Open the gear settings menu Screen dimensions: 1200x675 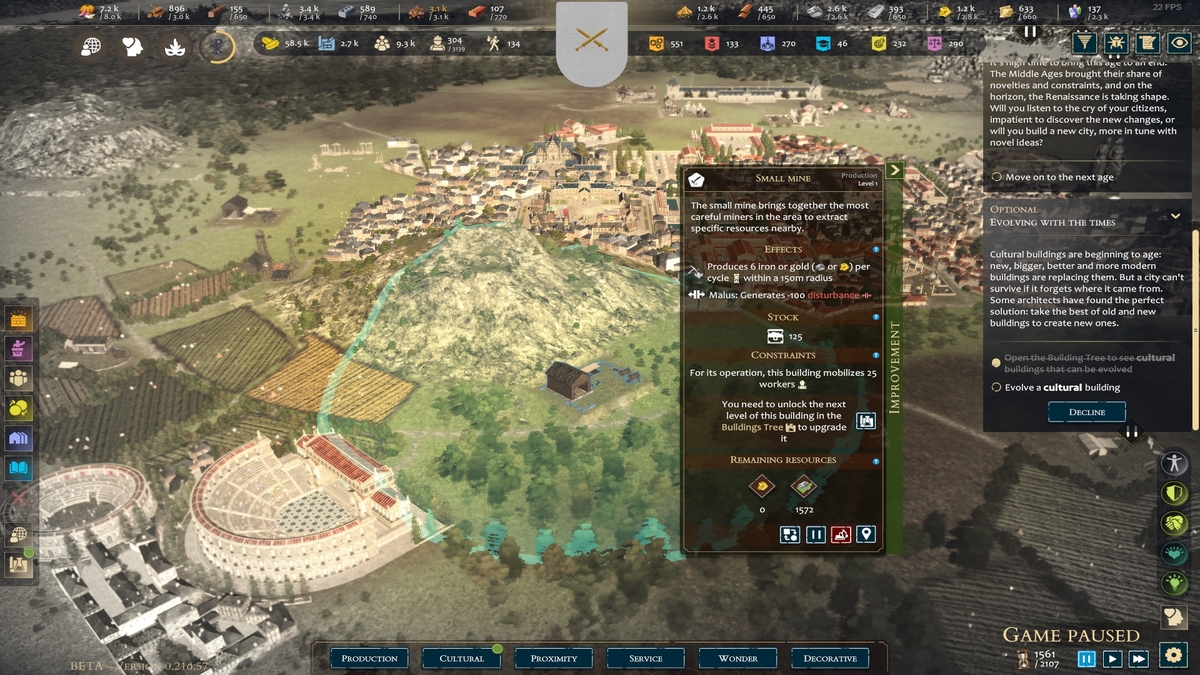pos(1172,656)
